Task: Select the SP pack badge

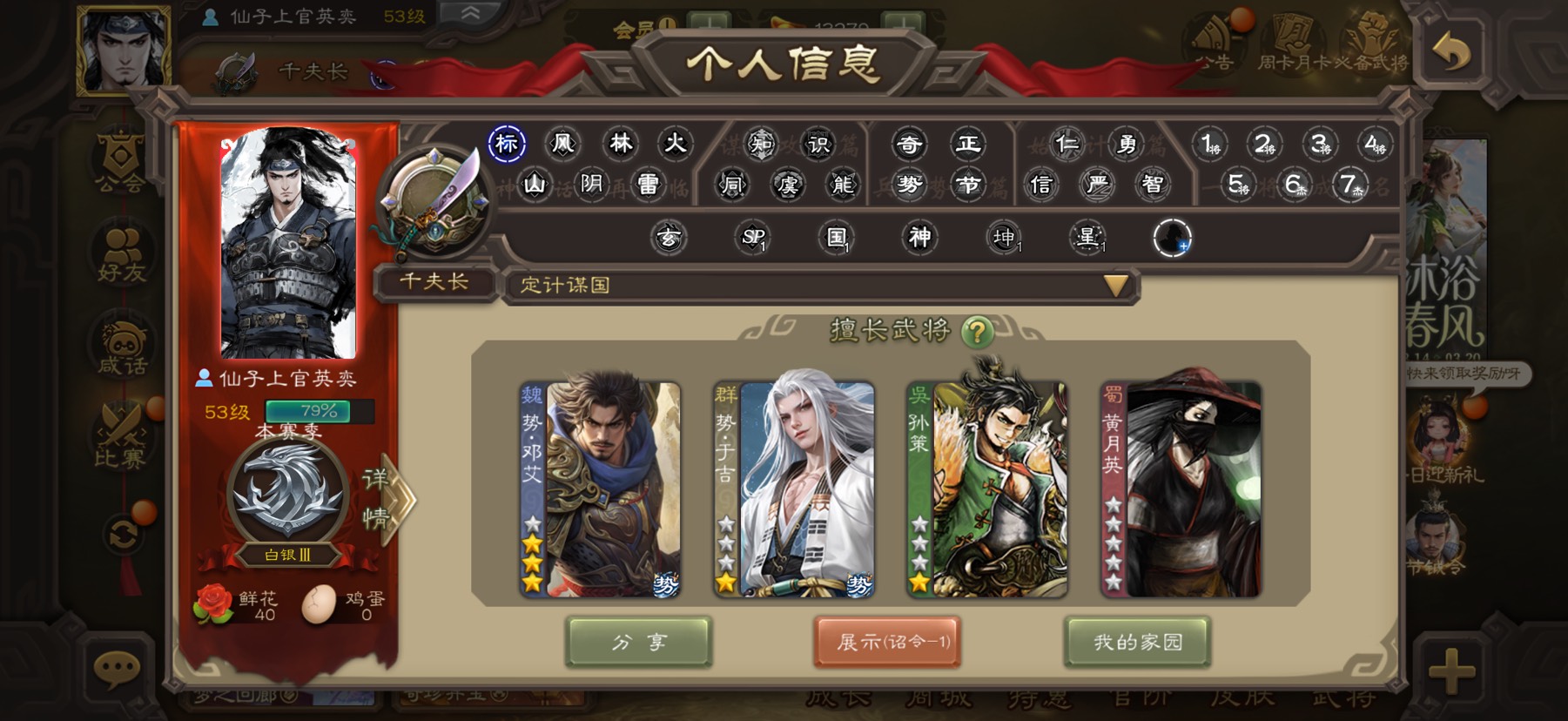Action: point(752,237)
